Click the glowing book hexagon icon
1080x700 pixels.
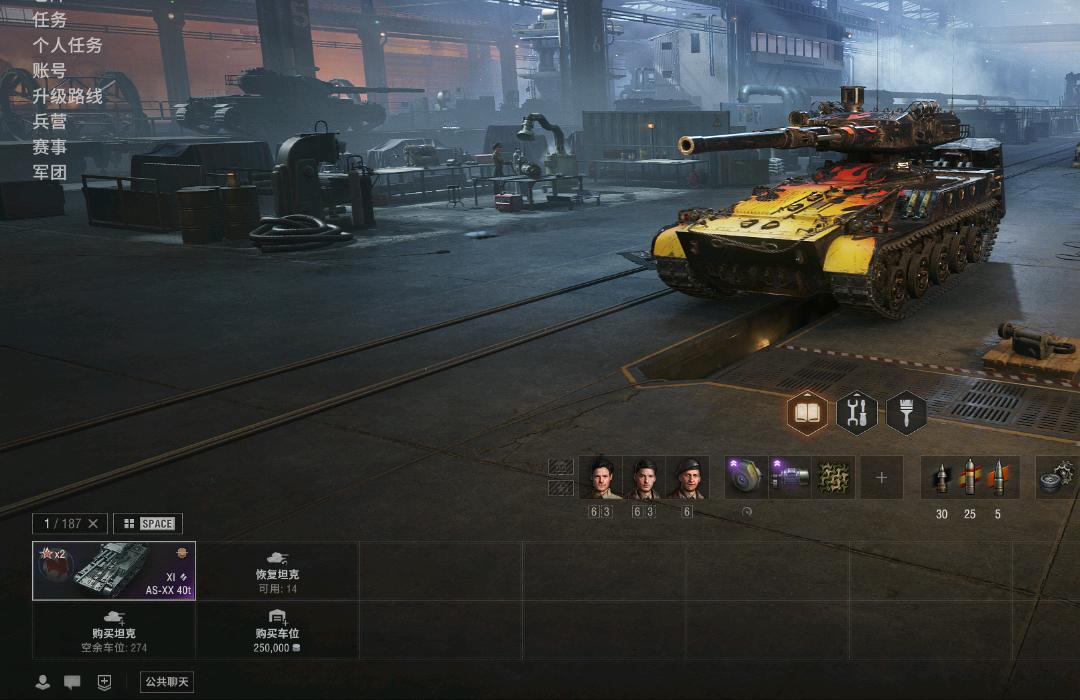tap(807, 413)
